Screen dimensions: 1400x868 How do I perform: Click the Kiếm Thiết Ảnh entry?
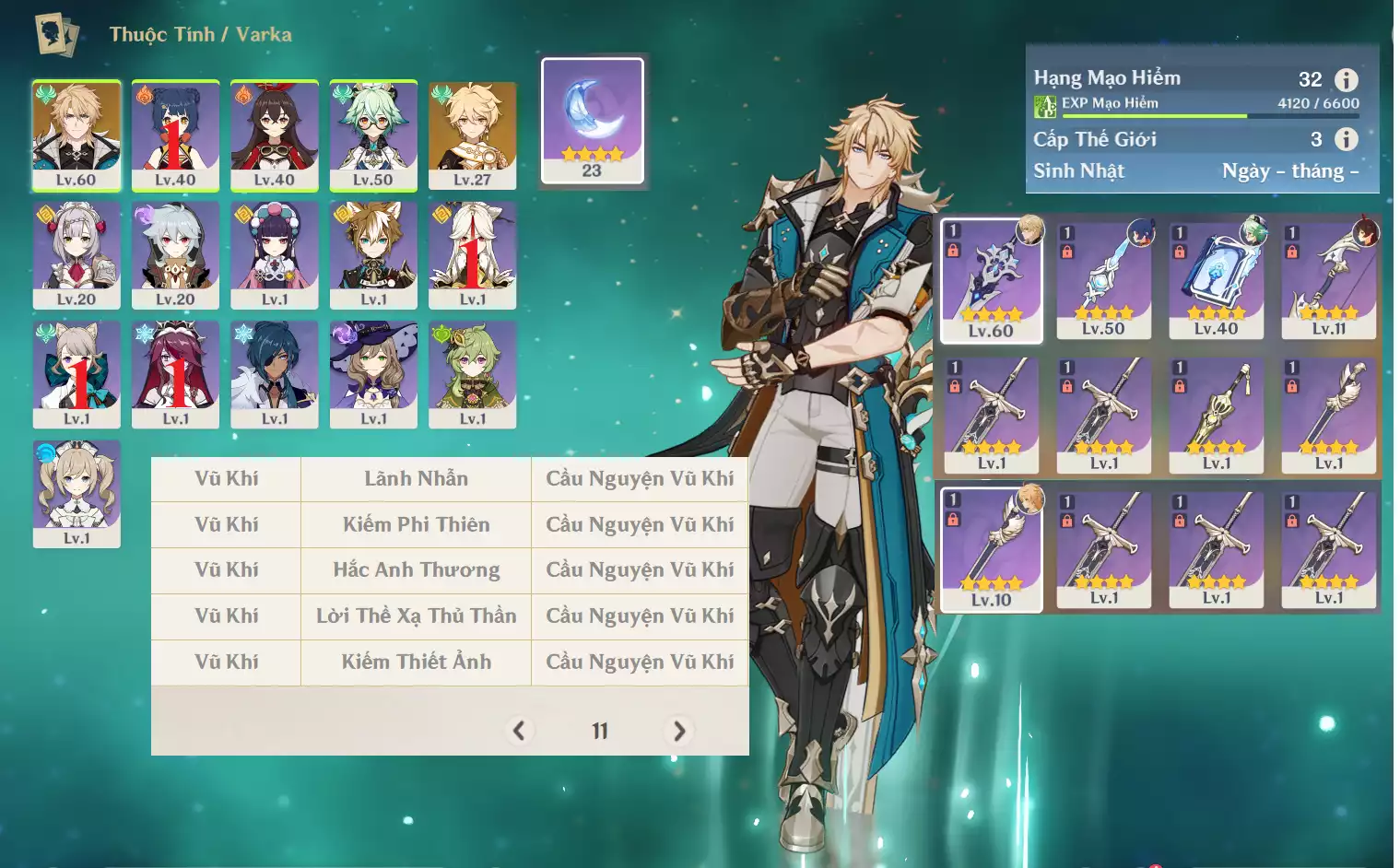click(x=416, y=662)
